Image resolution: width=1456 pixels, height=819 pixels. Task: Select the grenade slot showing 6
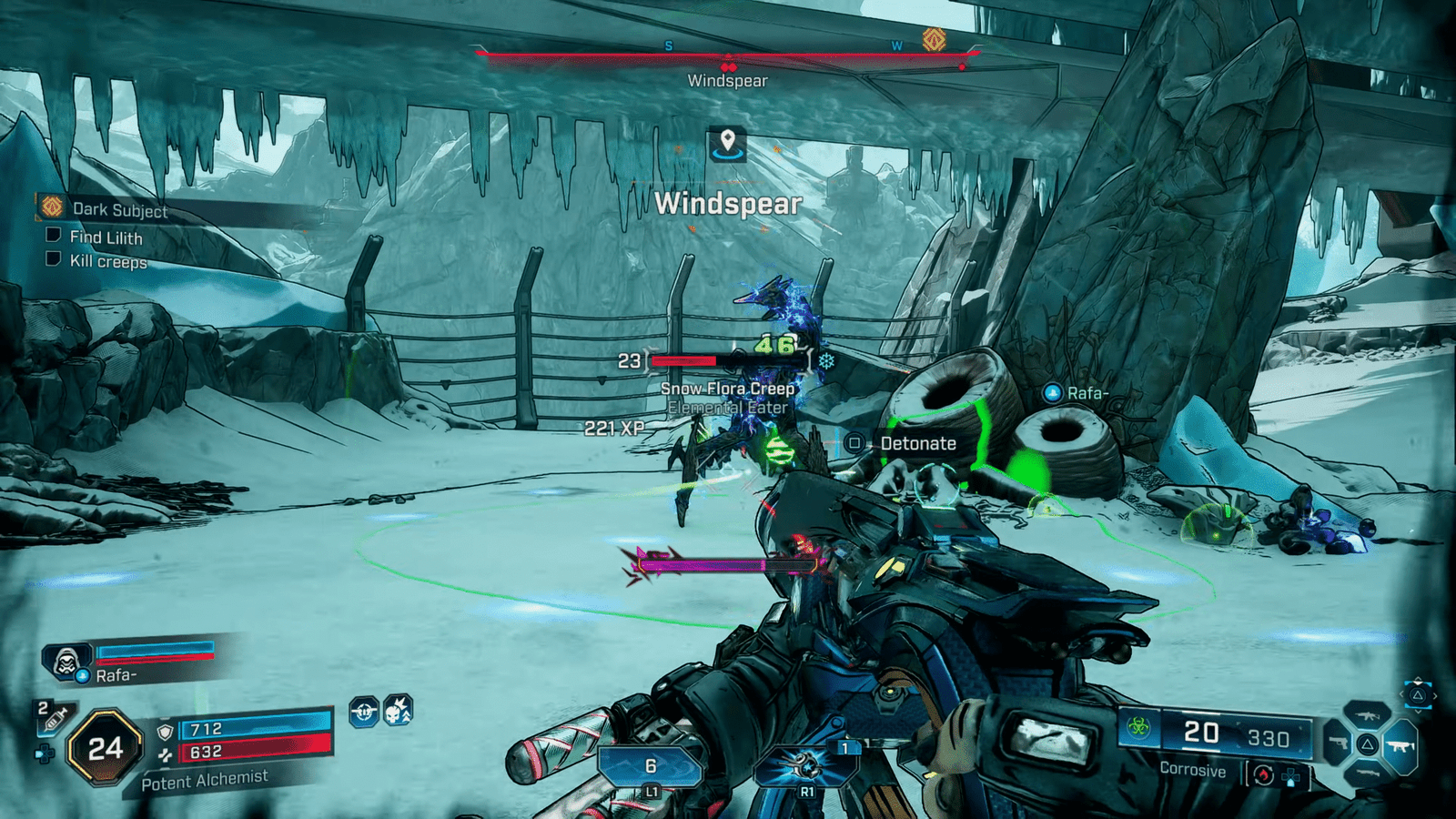651,767
